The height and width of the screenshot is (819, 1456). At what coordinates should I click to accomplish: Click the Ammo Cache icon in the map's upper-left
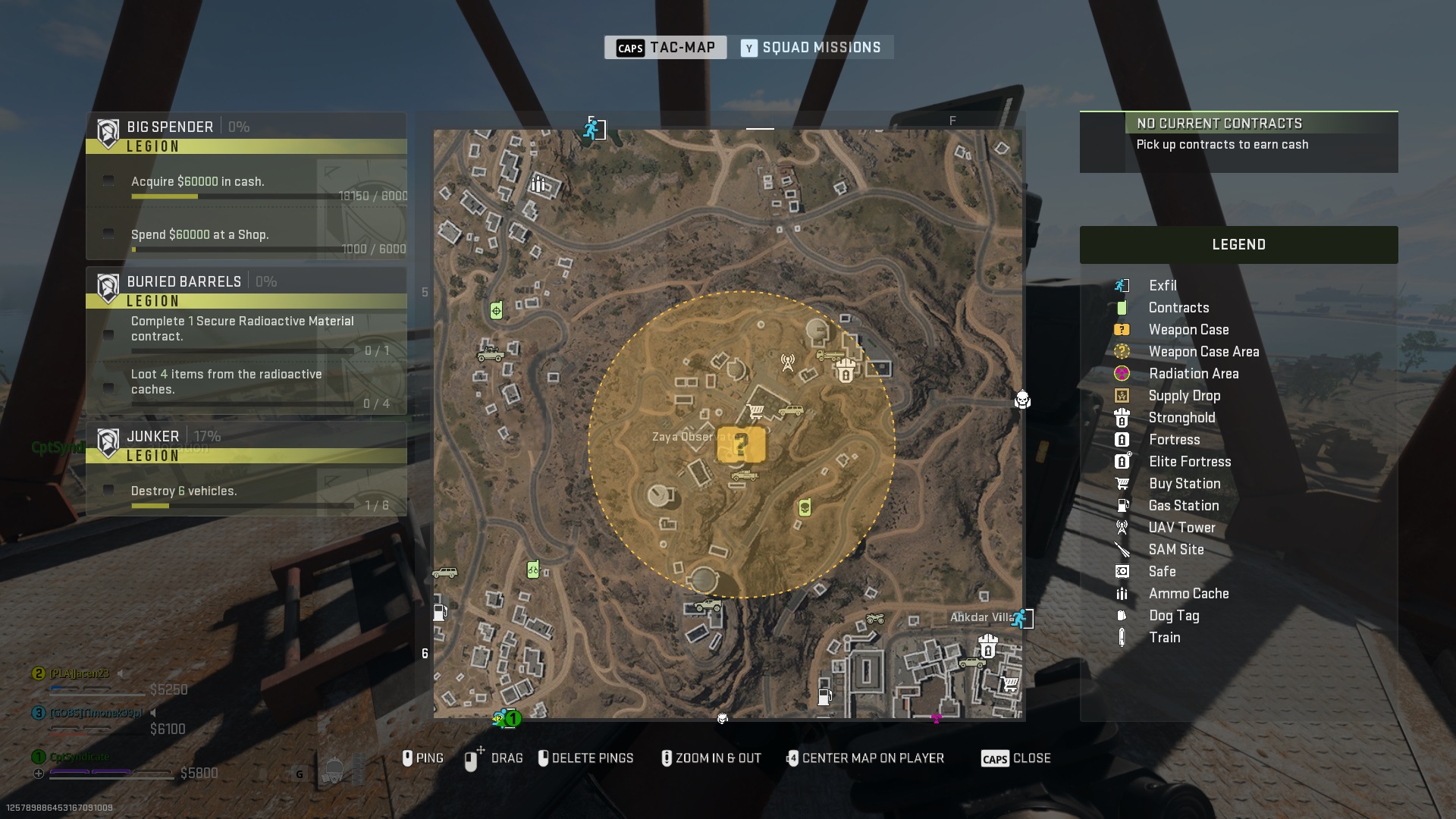539,184
